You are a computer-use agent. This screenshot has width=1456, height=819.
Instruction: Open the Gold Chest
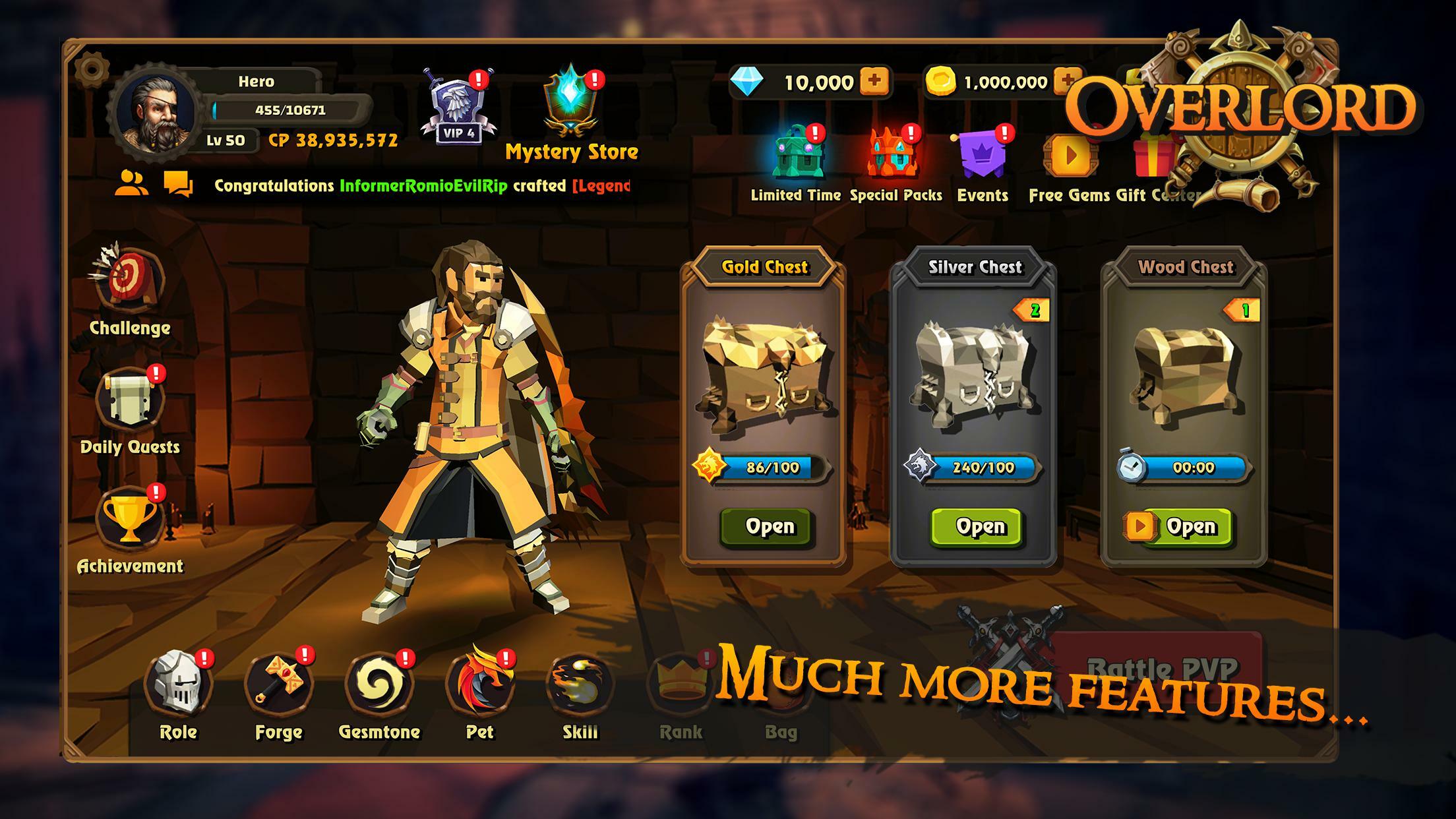coord(768,526)
